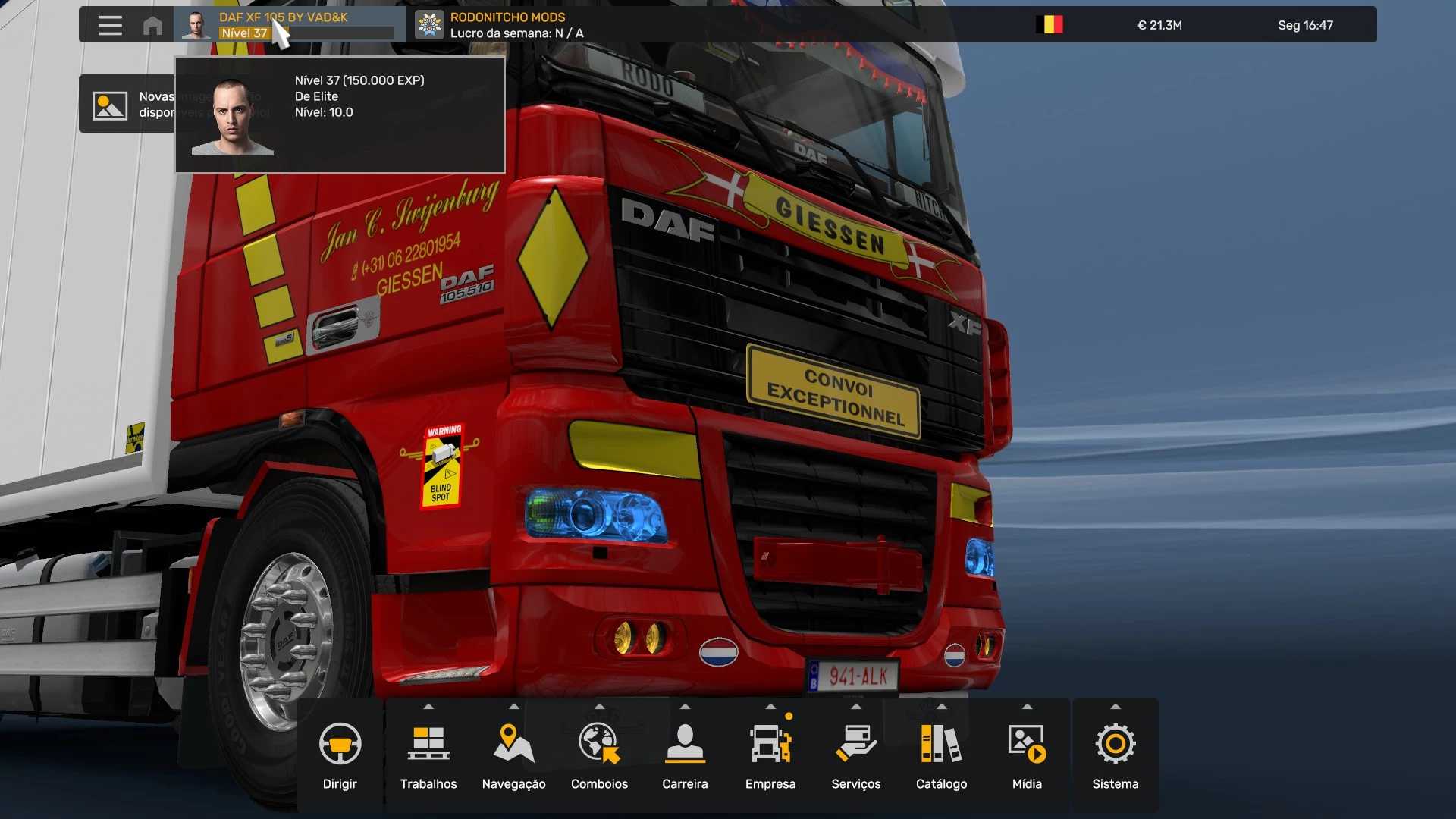Image resolution: width=1456 pixels, height=819 pixels.
Task: Open the Empresa company menu
Action: coord(770,755)
